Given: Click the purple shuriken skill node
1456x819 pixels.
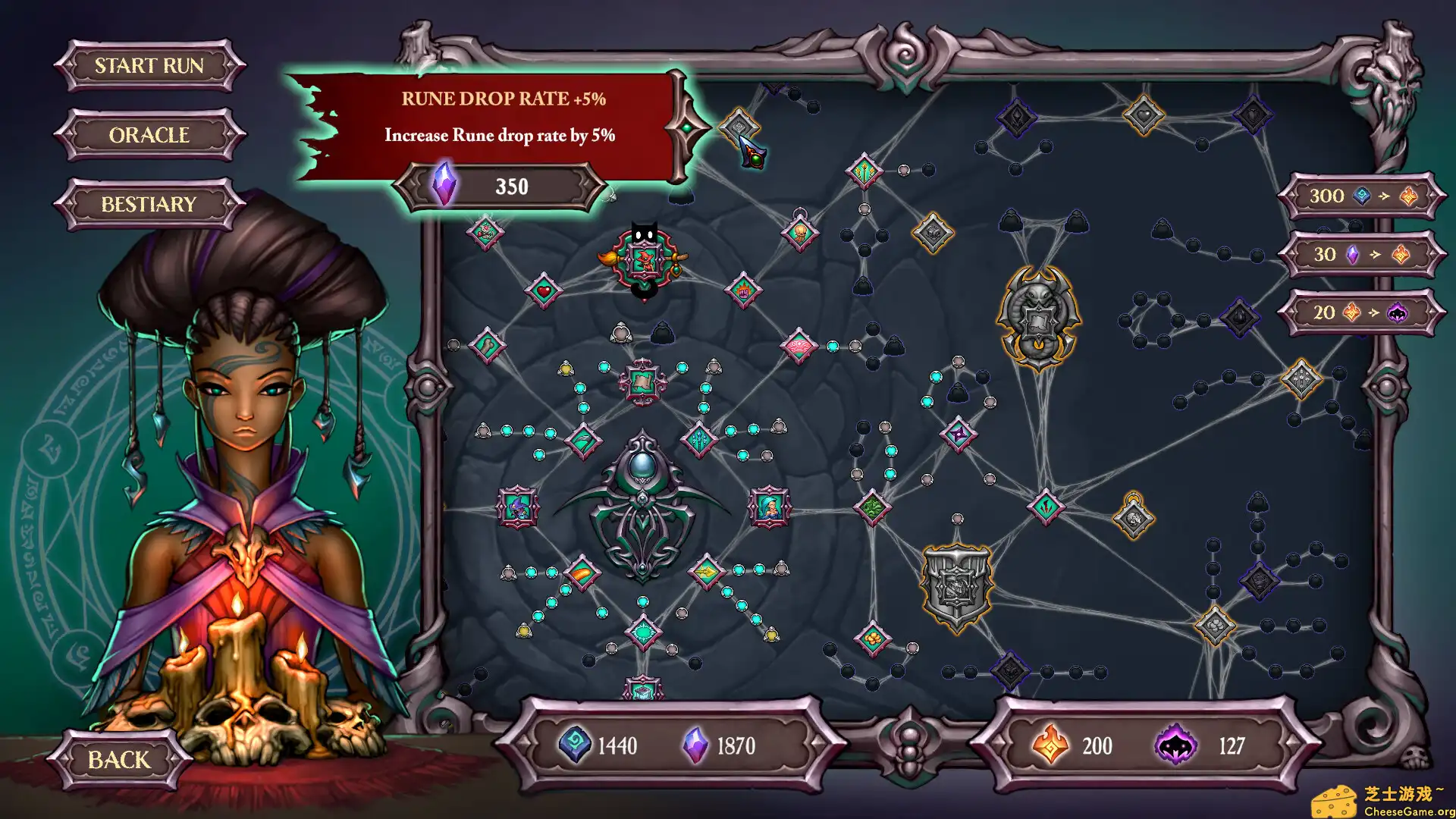Looking at the screenshot, I should (958, 435).
